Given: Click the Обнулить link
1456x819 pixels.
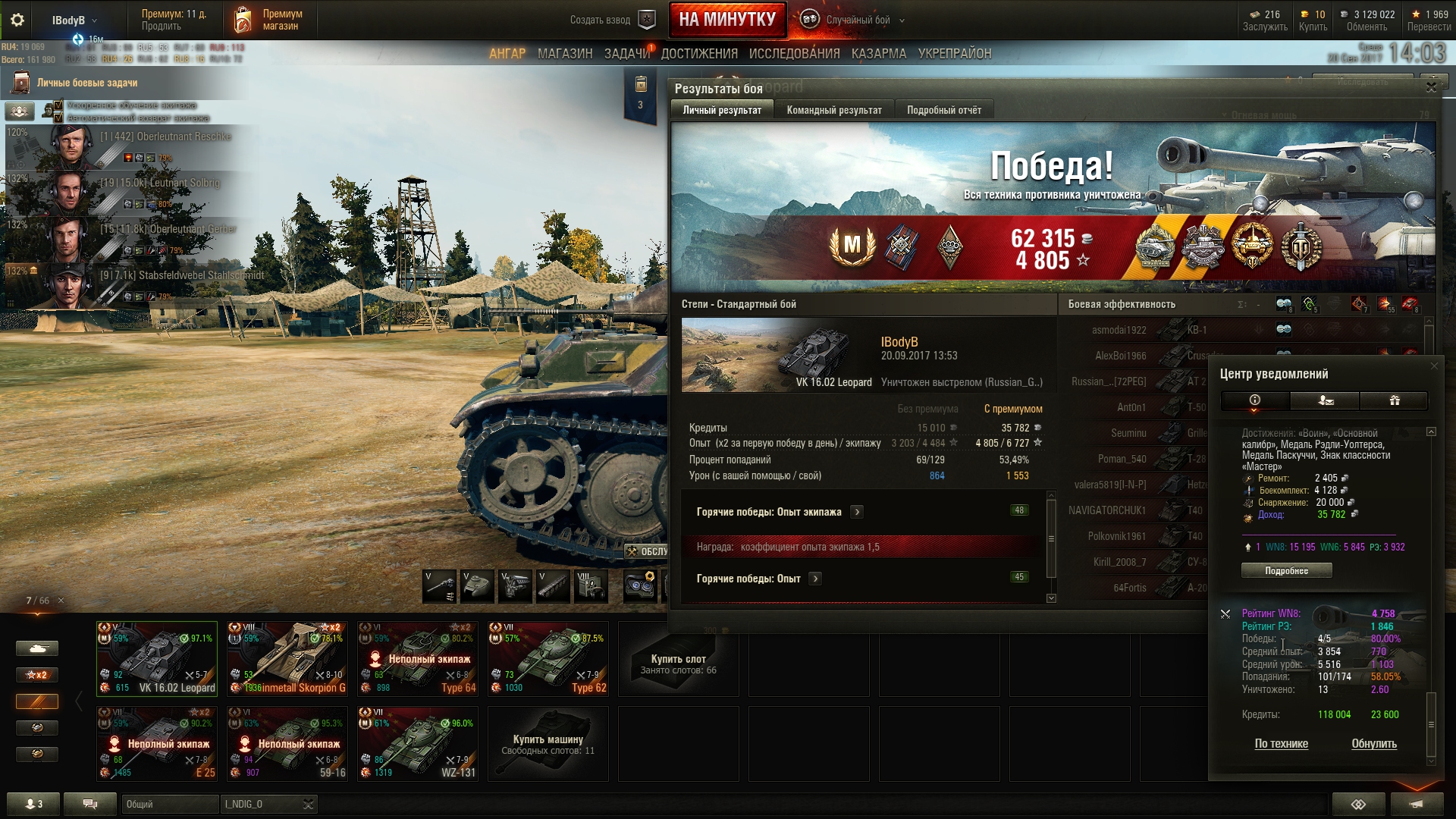Looking at the screenshot, I should pyautogui.click(x=1373, y=743).
